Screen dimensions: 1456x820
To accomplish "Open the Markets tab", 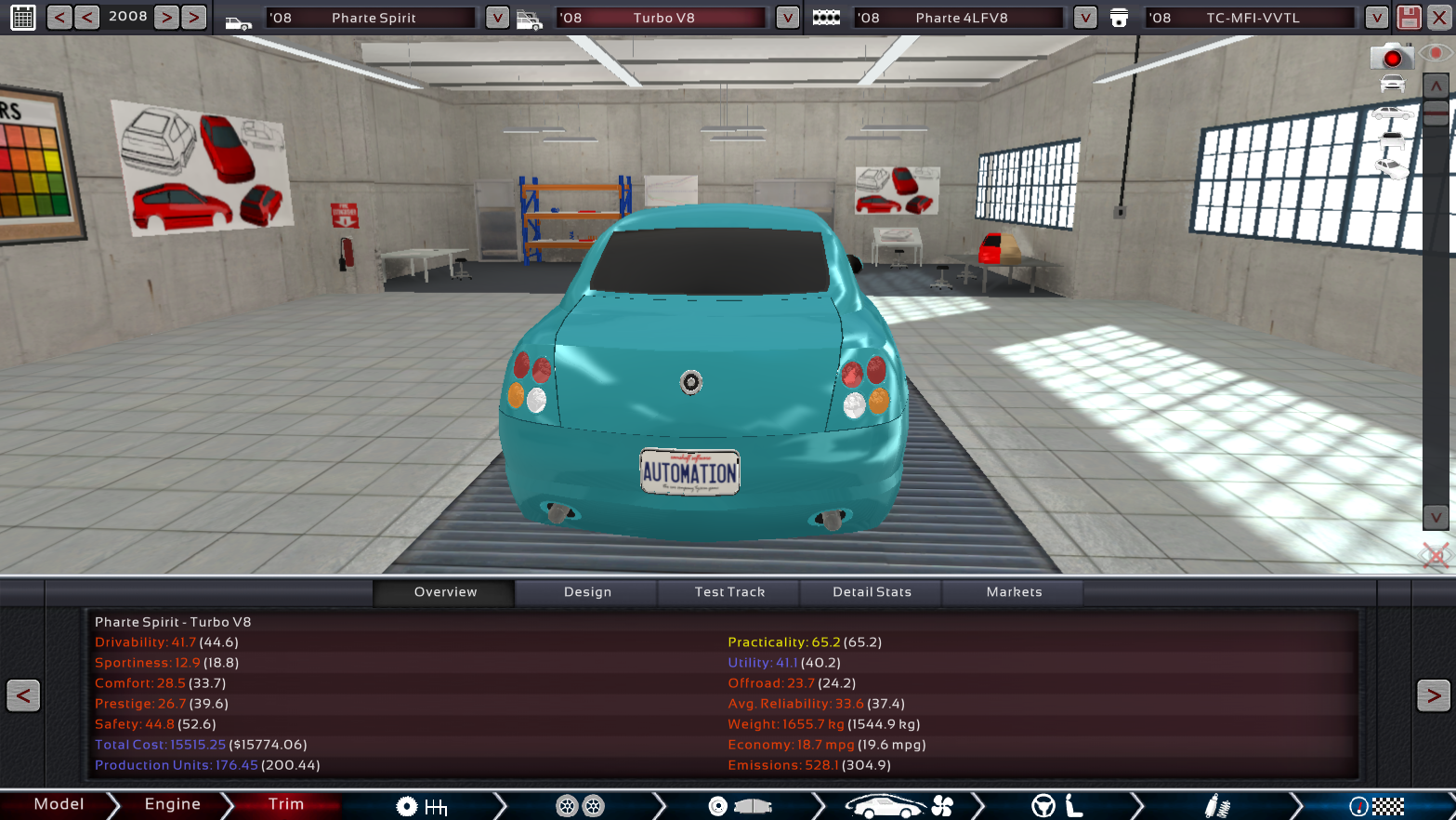I will point(1013,592).
